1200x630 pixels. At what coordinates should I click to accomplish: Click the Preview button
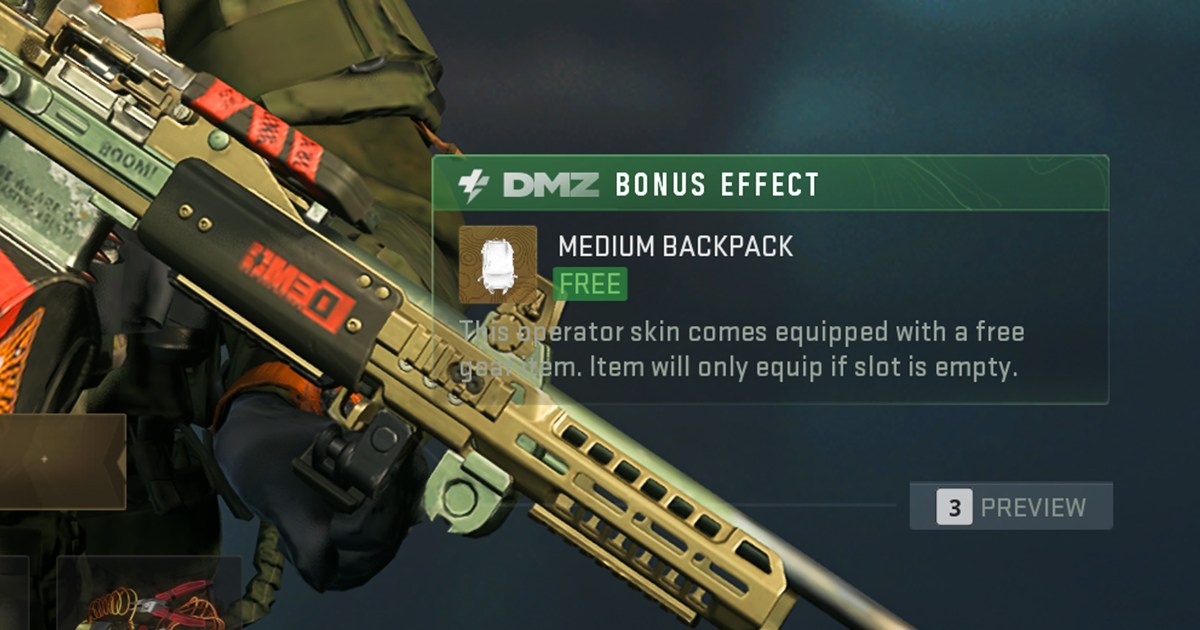point(1011,507)
